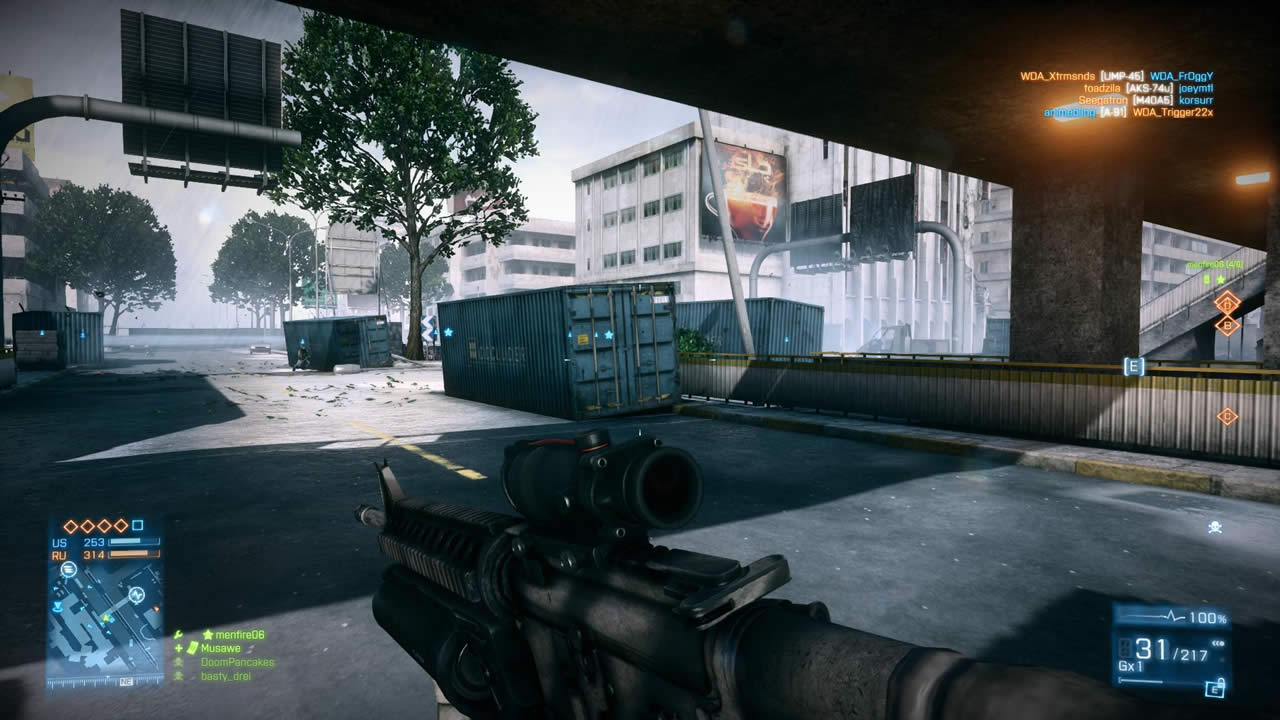Click the objective C diamond marker

1227,416
